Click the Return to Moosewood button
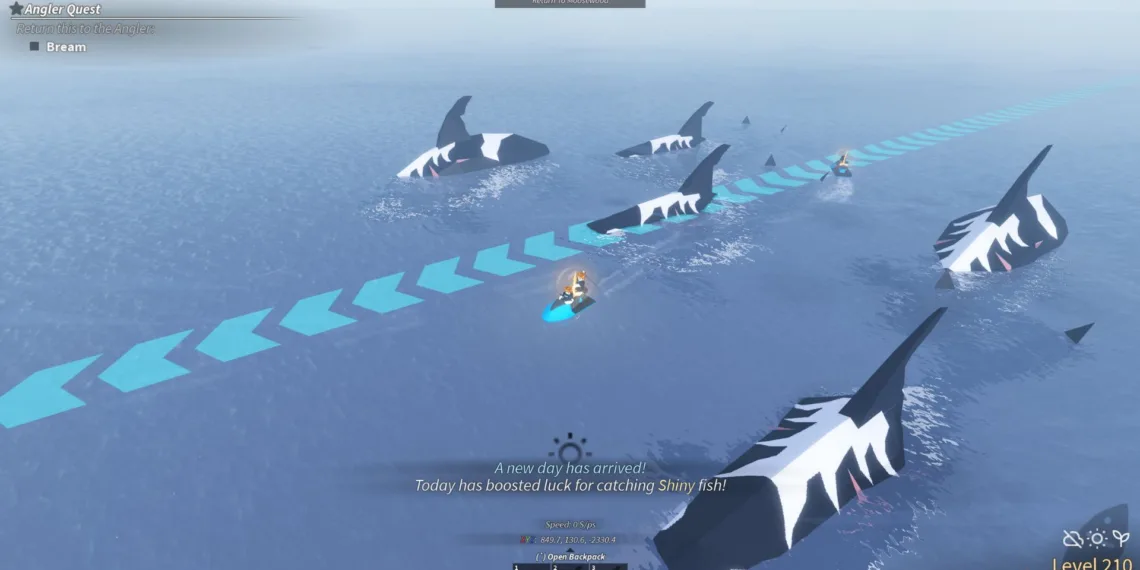This screenshot has height=570, width=1140. [x=570, y=4]
